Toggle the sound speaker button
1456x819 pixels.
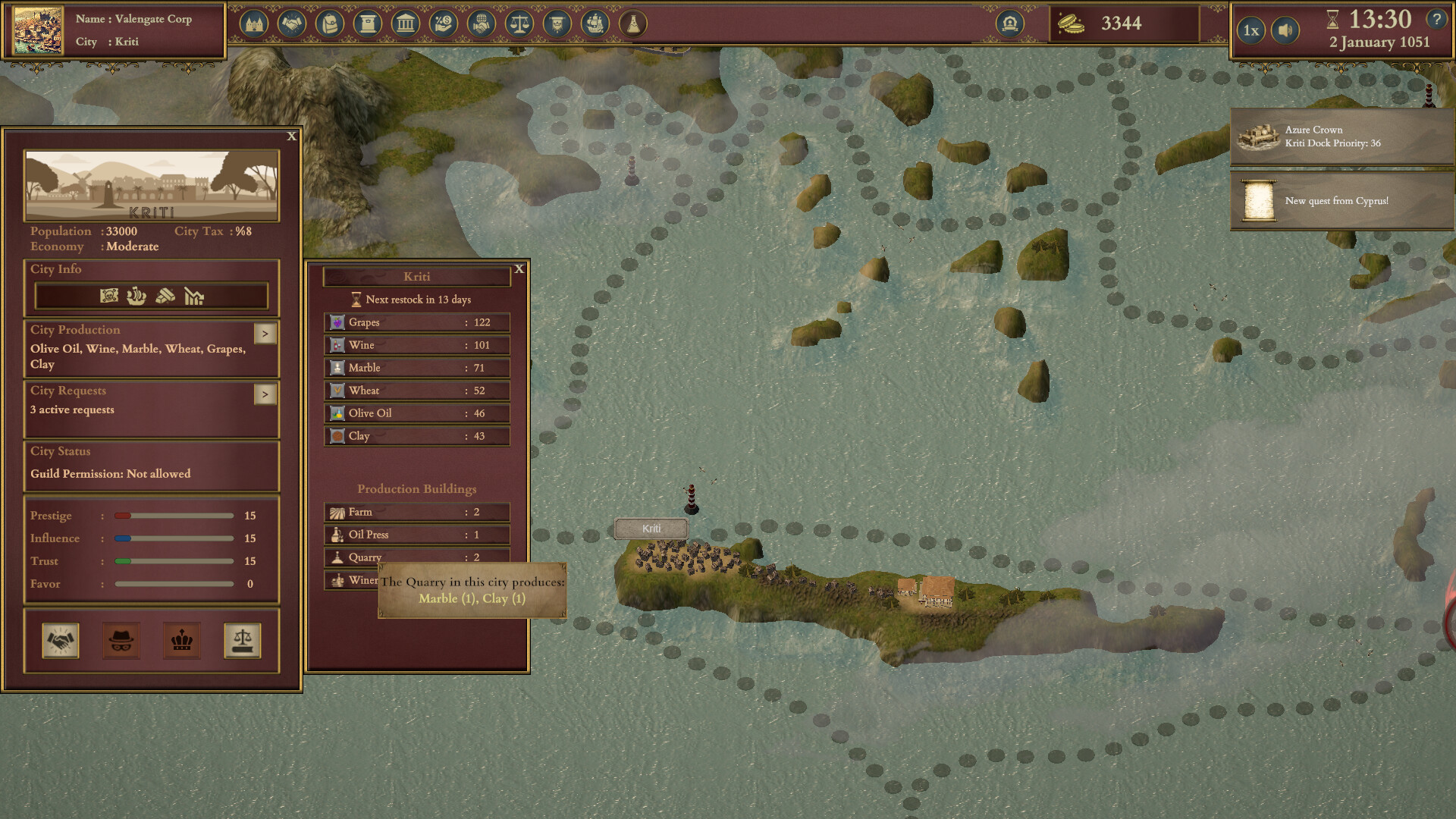[1285, 31]
